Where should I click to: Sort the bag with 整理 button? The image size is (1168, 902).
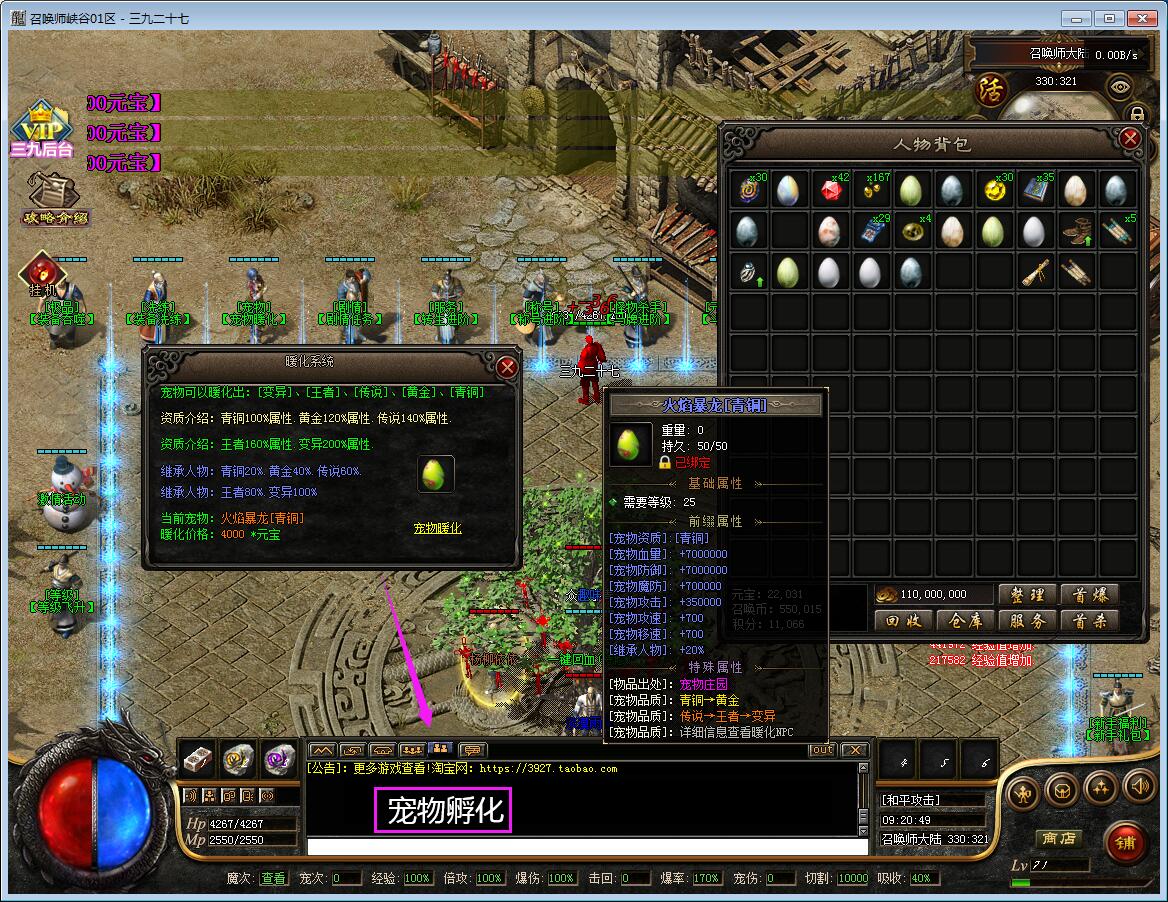pyautogui.click(x=1026, y=594)
